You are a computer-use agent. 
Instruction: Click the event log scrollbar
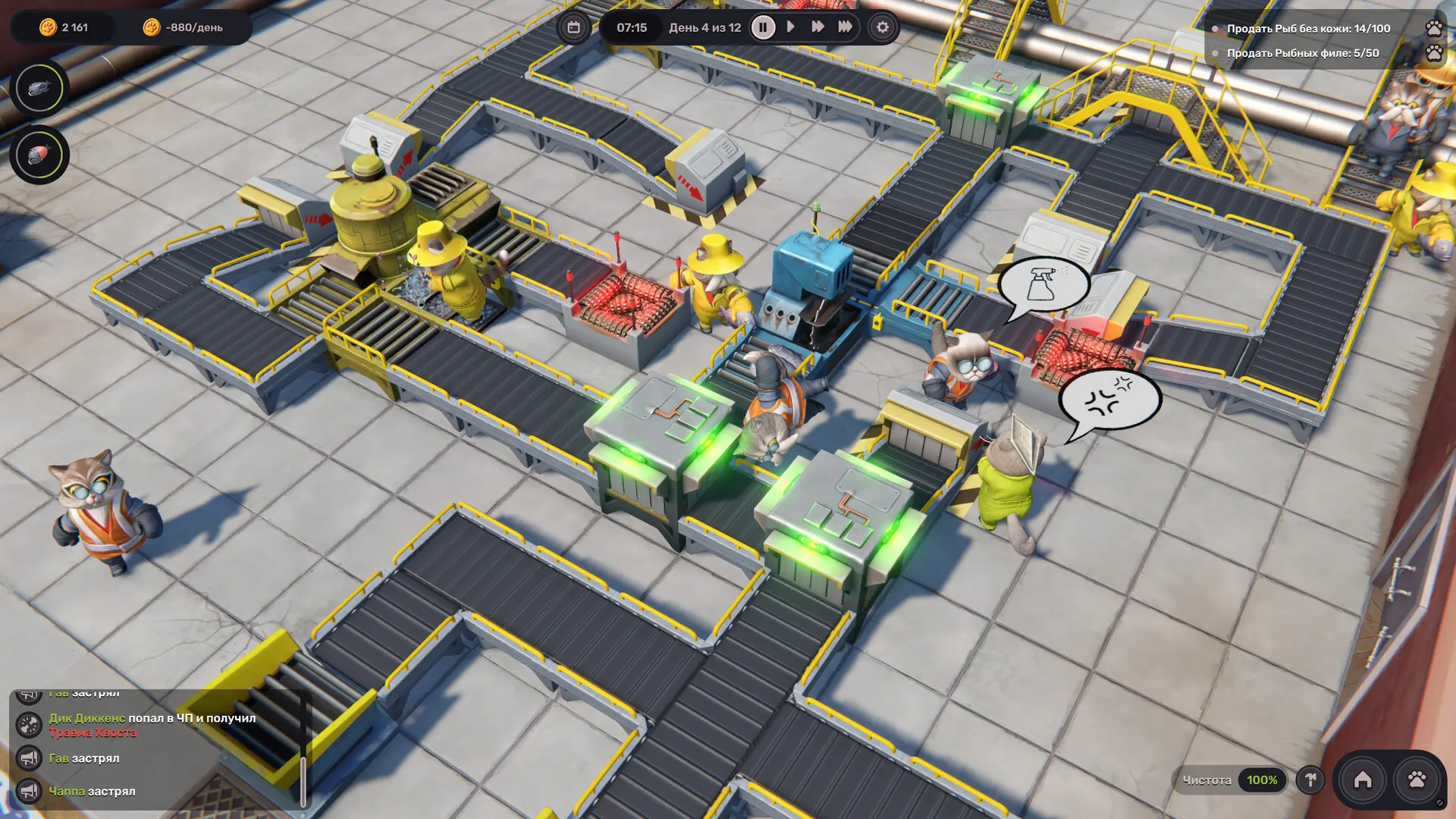coord(303,780)
